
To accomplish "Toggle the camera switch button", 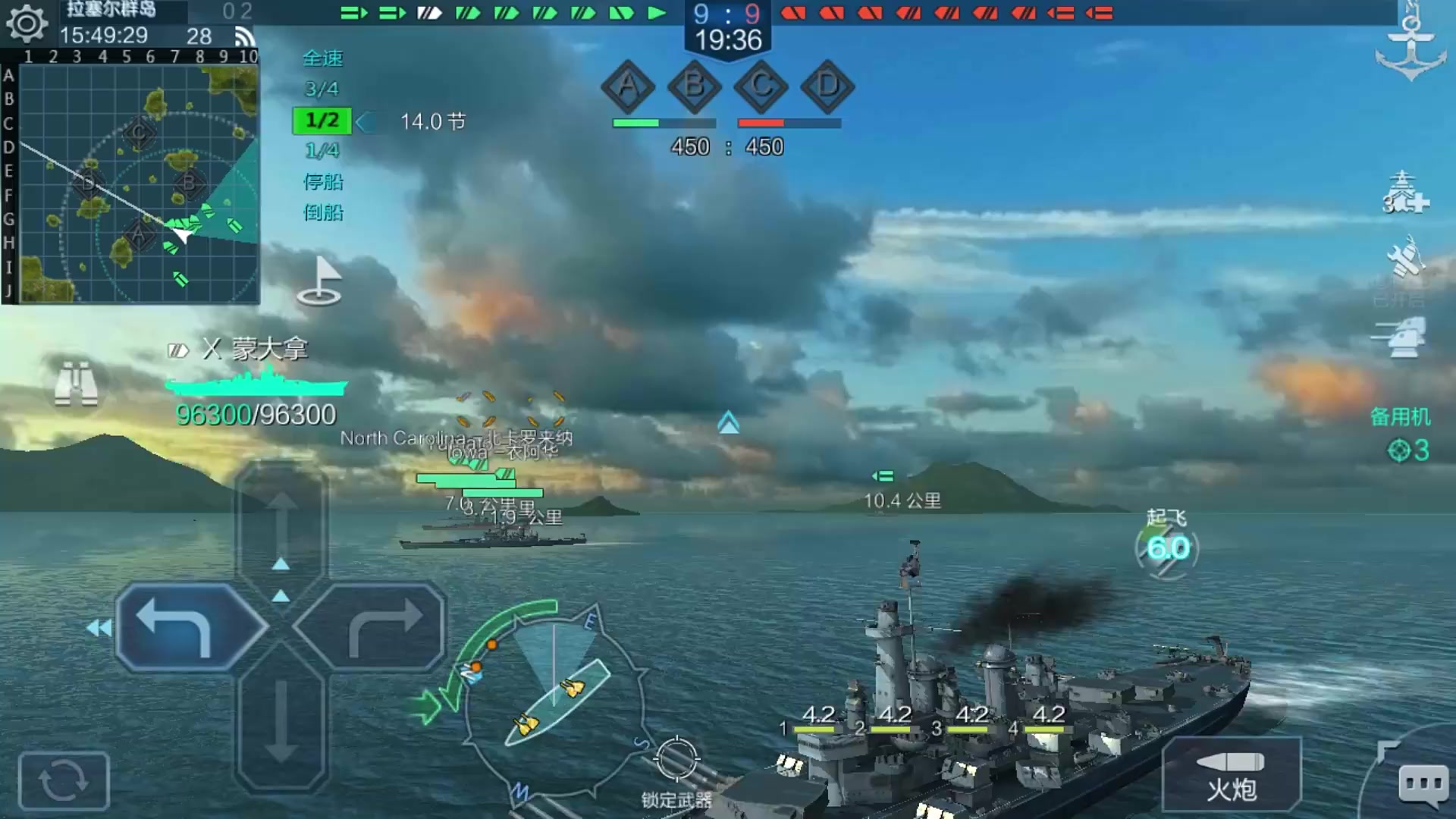I will pos(64,780).
